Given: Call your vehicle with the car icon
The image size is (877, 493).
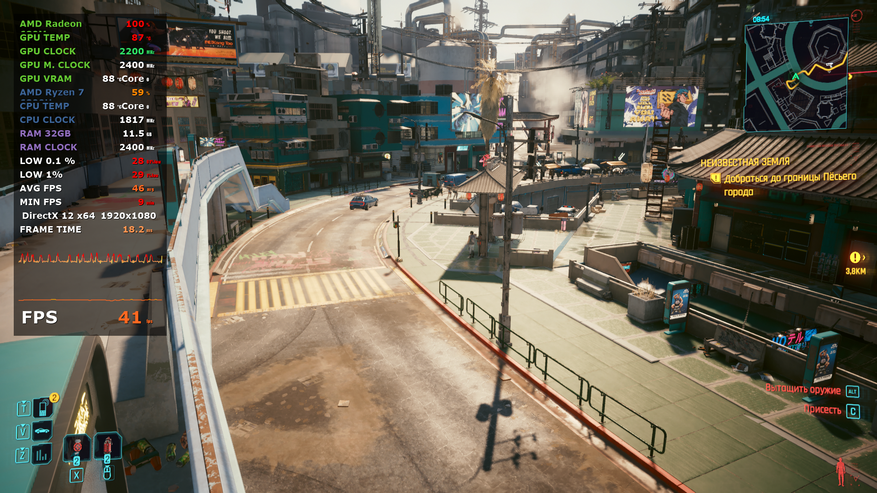Looking at the screenshot, I should coord(43,431).
